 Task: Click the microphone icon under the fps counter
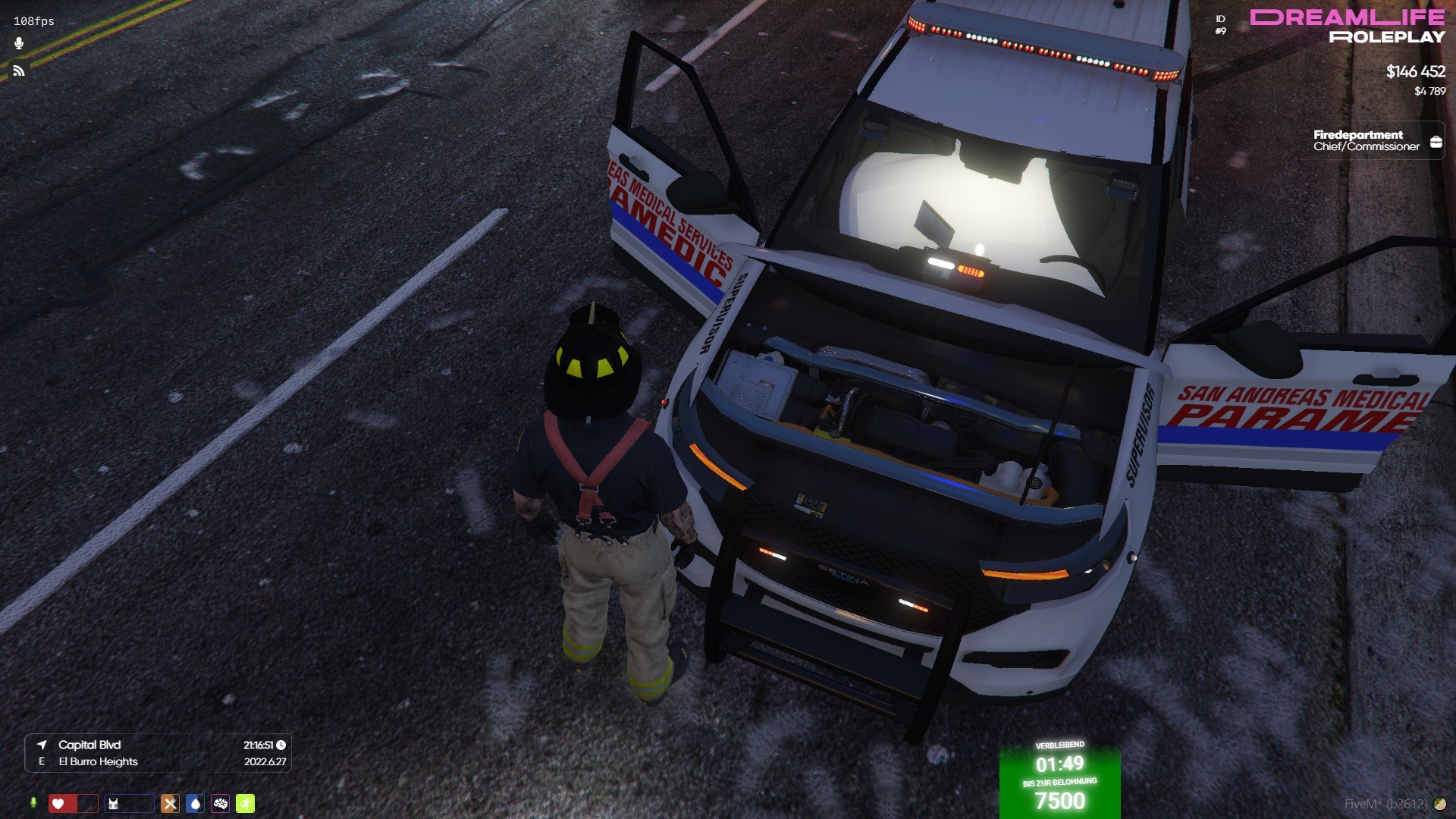(x=19, y=44)
